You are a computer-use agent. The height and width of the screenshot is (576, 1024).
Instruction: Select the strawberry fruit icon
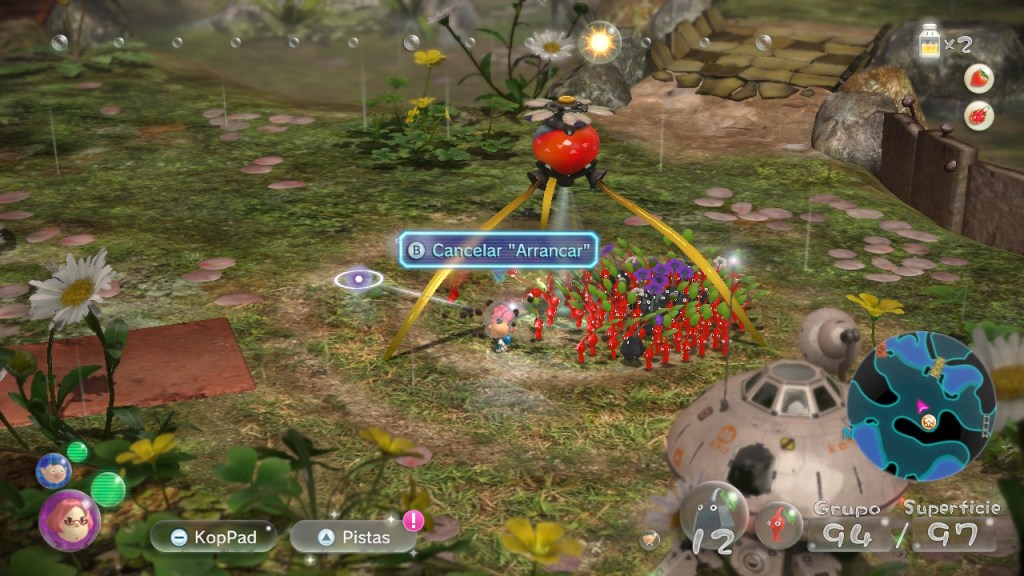(x=978, y=79)
